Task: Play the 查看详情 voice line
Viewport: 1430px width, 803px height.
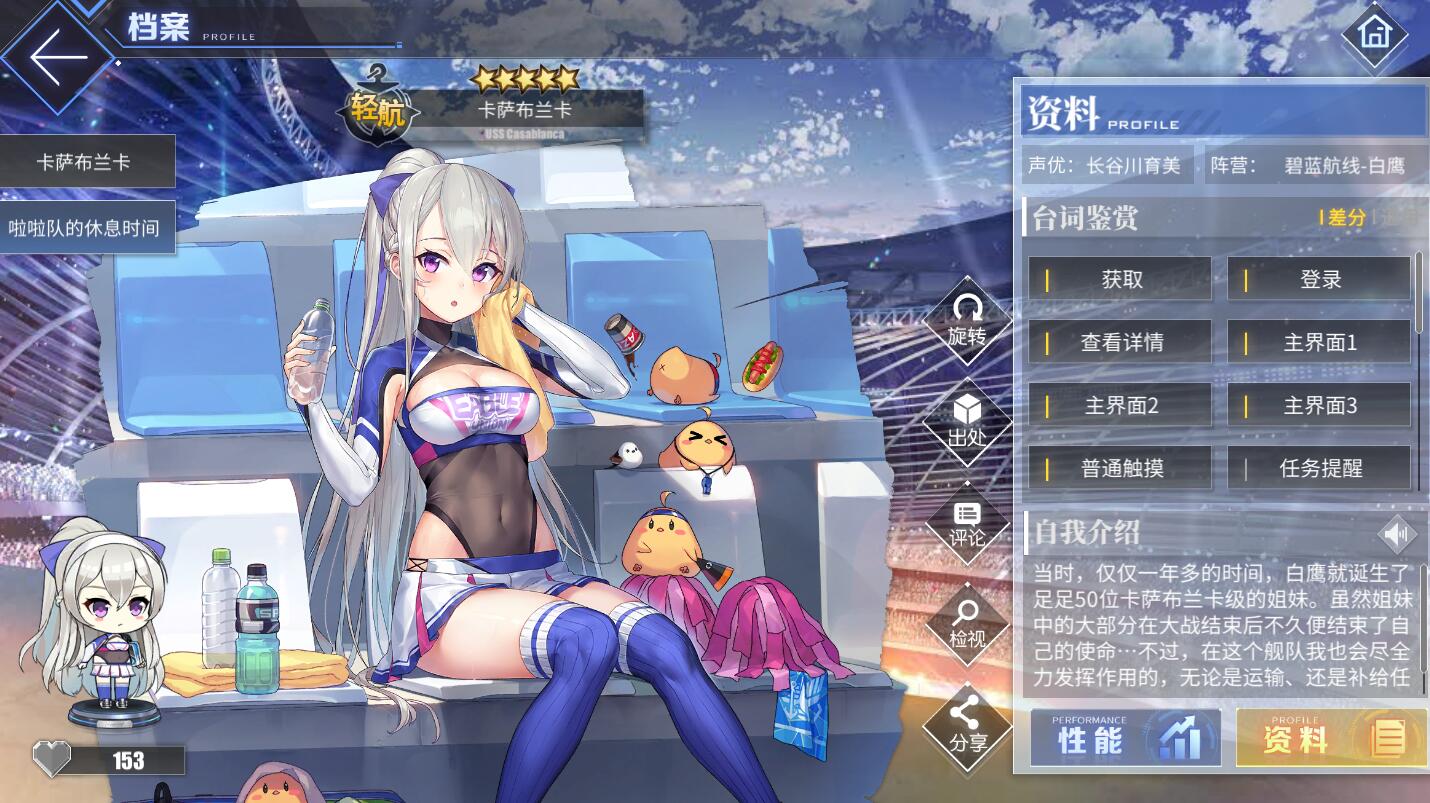Action: point(1120,343)
